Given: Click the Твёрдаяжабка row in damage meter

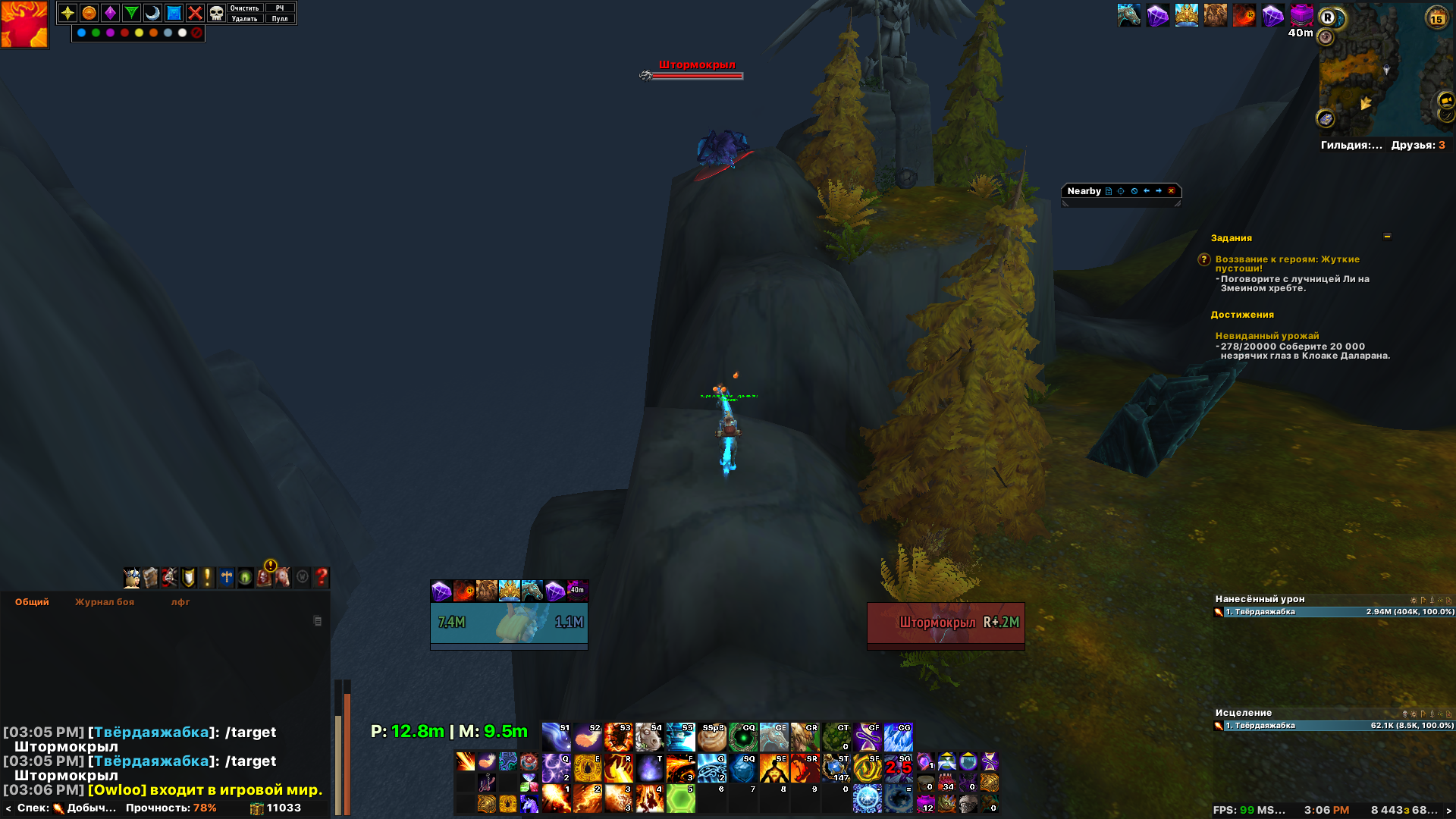Looking at the screenshot, I should coord(1333,612).
